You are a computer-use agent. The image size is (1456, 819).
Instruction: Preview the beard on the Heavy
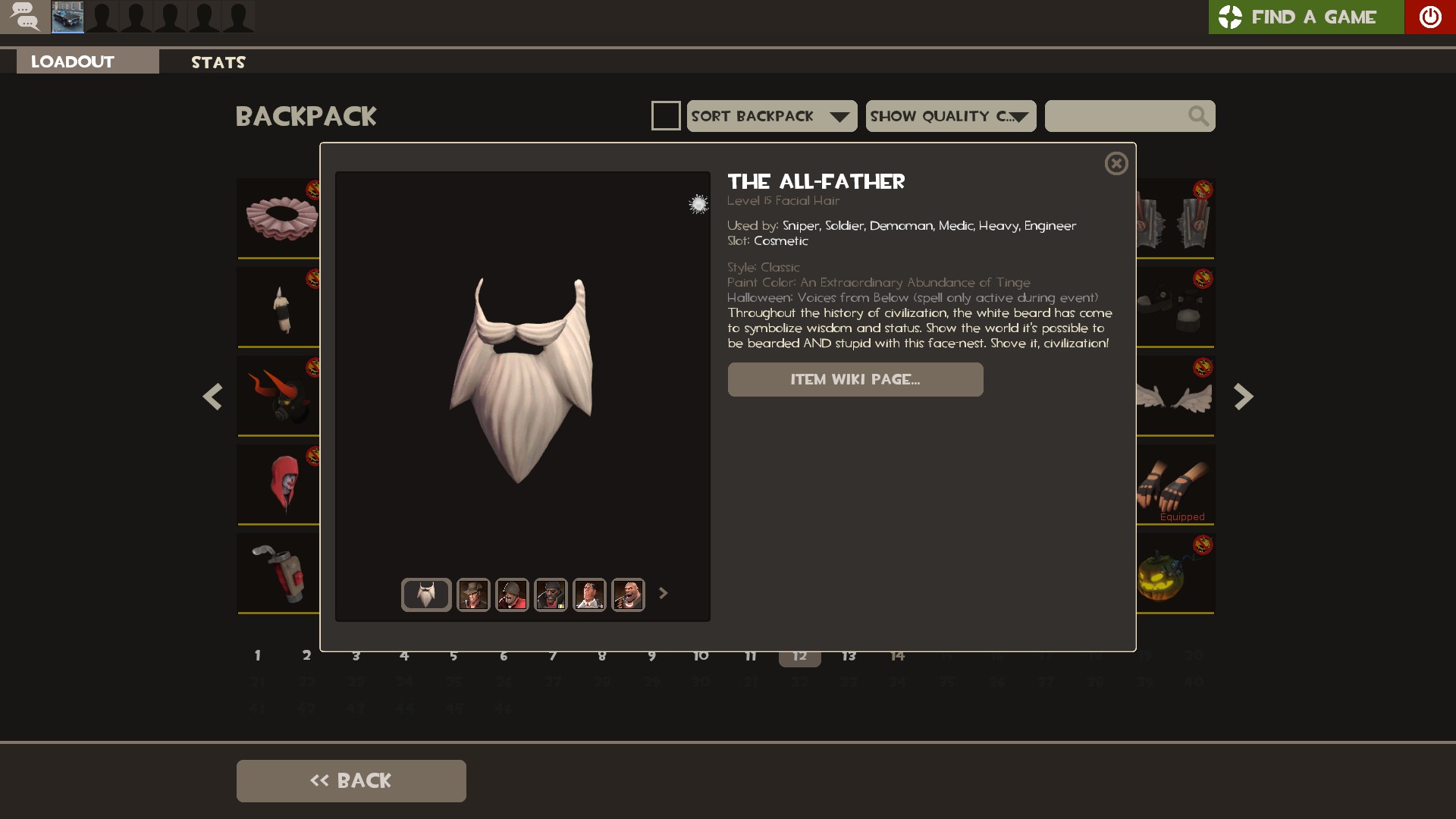click(628, 595)
